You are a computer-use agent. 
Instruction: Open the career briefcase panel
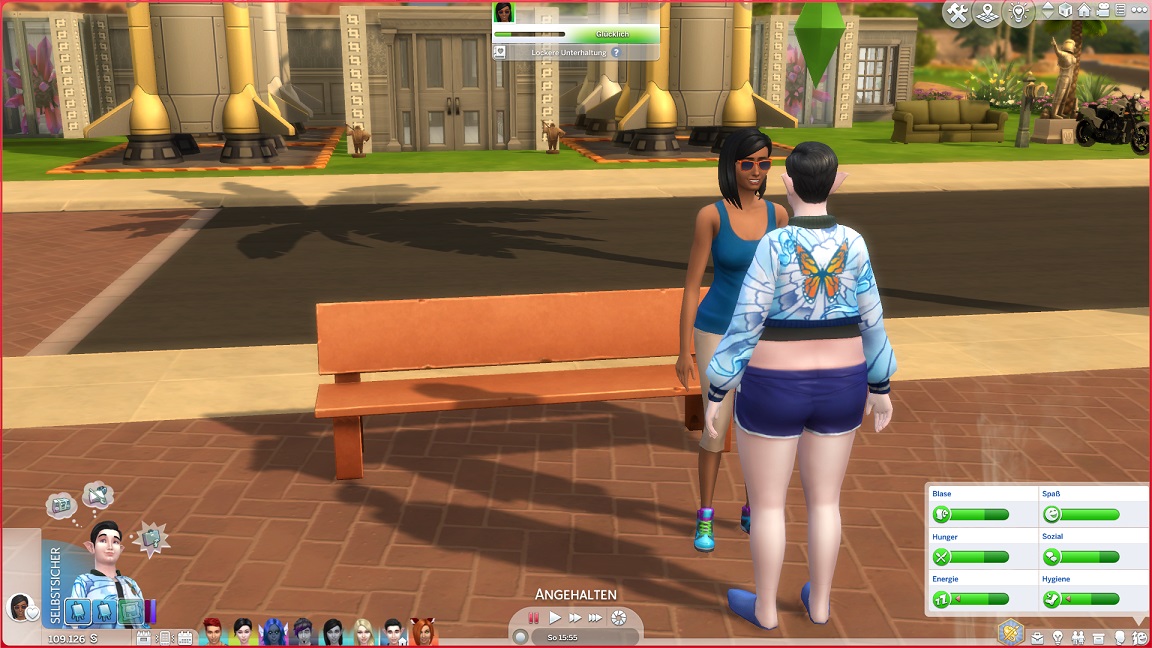click(1038, 637)
